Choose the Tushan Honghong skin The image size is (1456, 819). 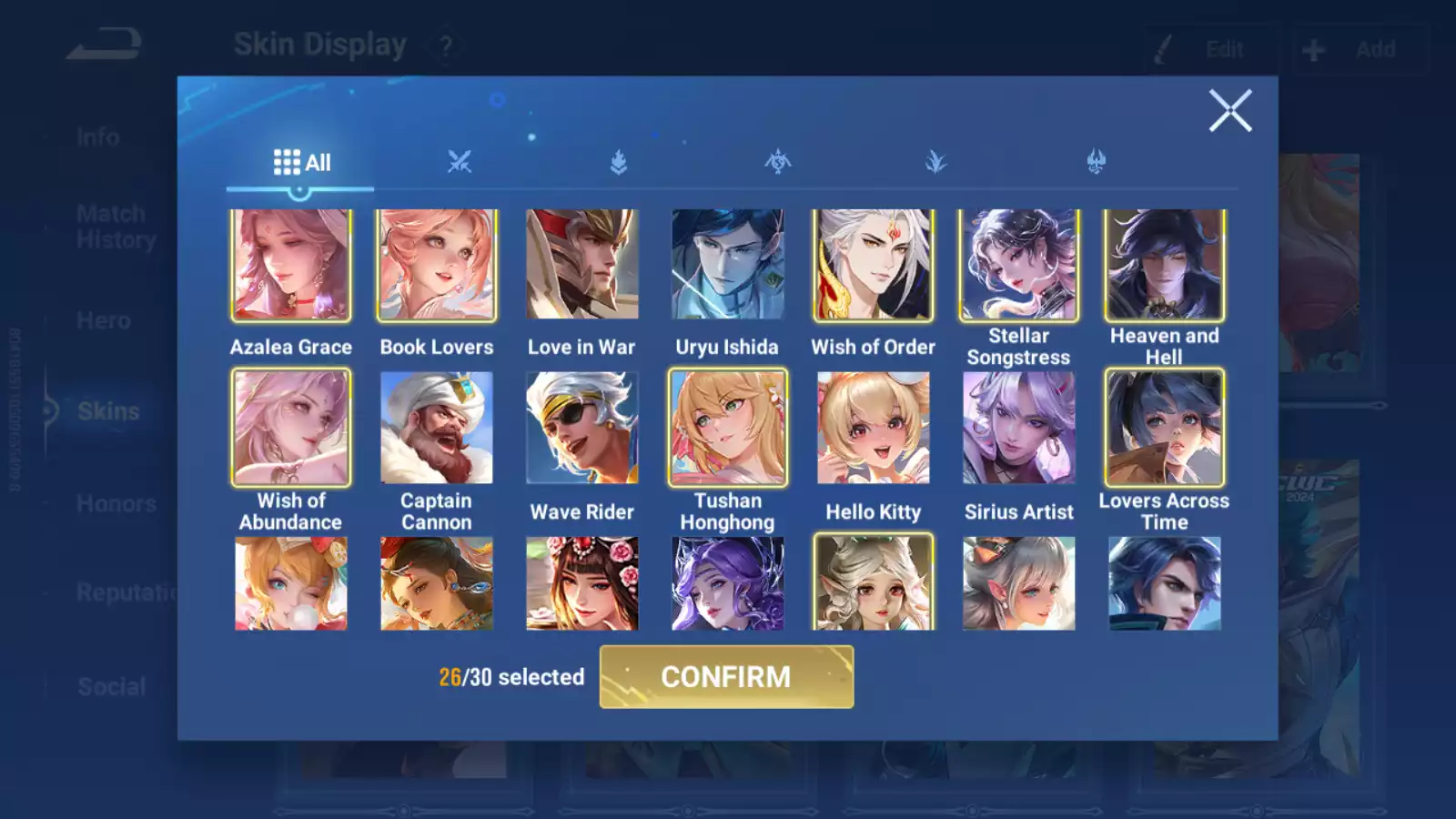coord(728,428)
